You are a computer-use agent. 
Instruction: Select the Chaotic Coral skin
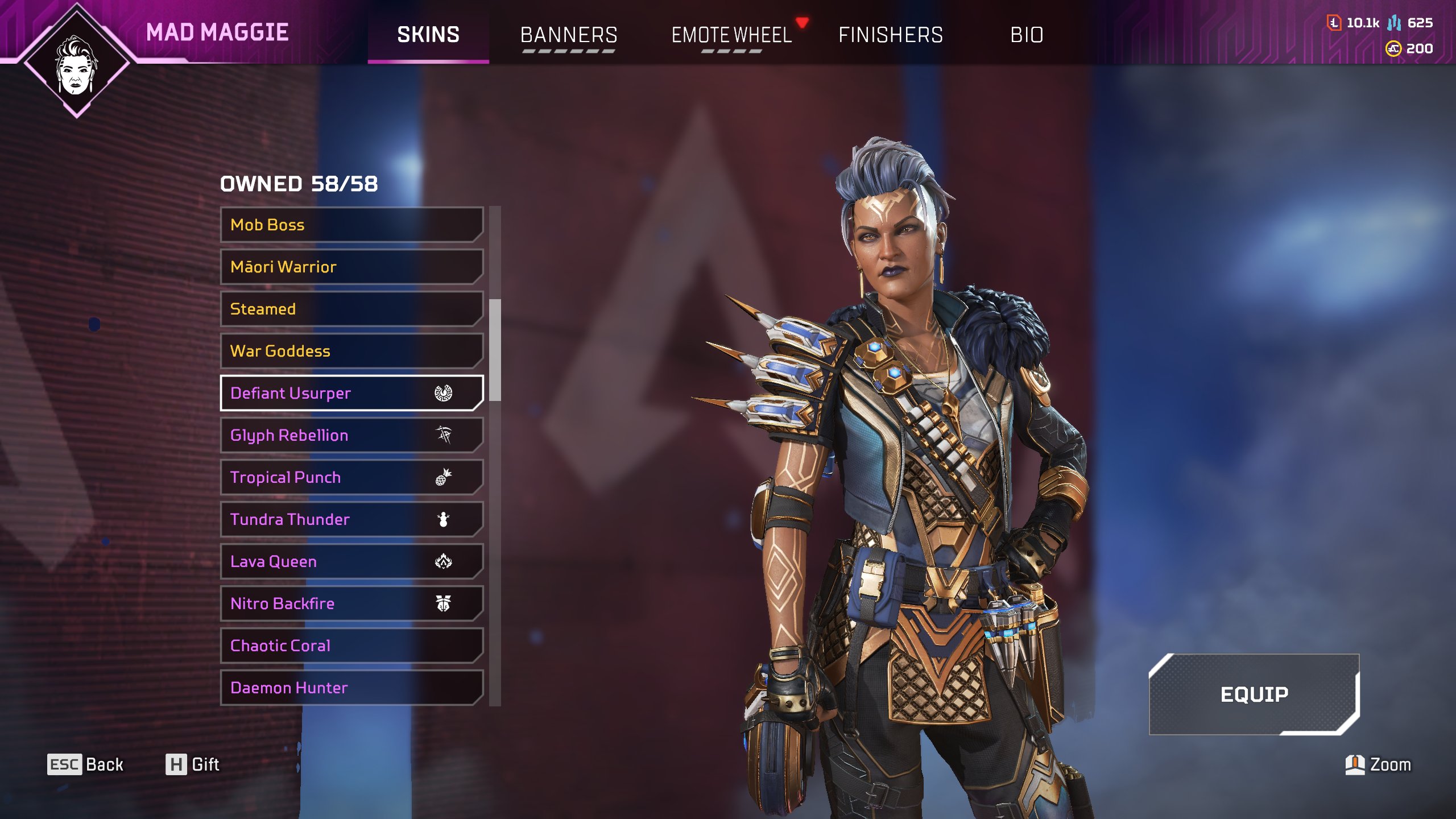pos(351,646)
